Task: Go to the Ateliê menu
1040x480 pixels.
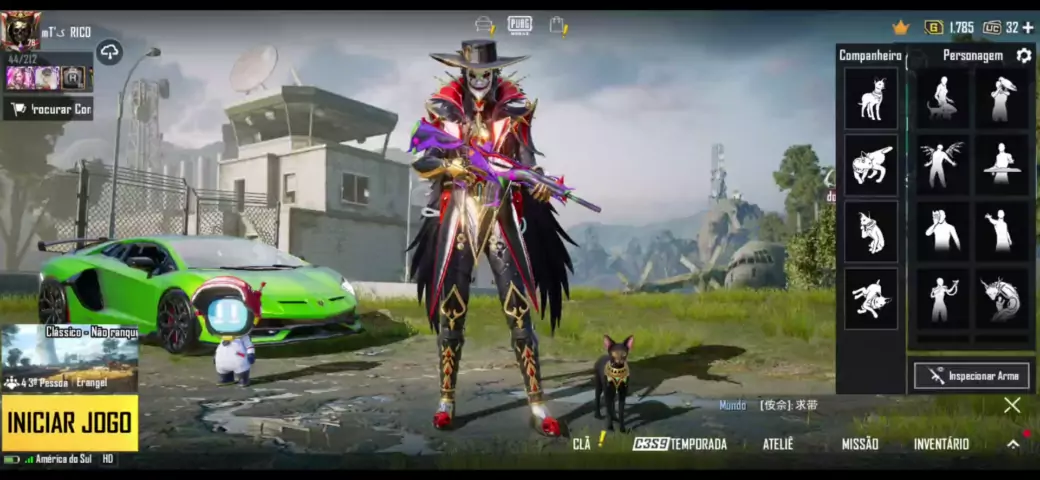Action: point(777,444)
